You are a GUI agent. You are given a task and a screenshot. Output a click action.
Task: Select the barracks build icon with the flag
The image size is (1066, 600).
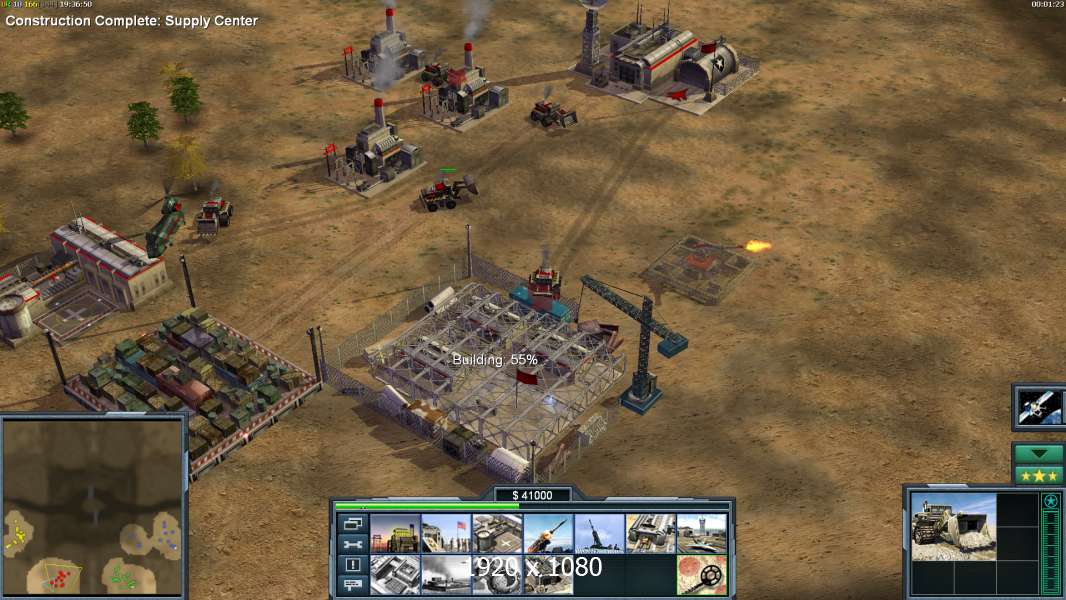446,534
